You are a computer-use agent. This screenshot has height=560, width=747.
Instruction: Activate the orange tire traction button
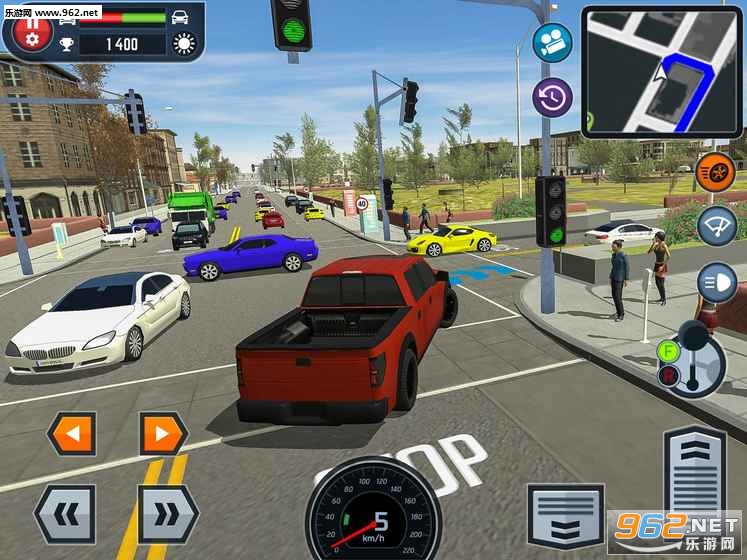click(x=715, y=171)
